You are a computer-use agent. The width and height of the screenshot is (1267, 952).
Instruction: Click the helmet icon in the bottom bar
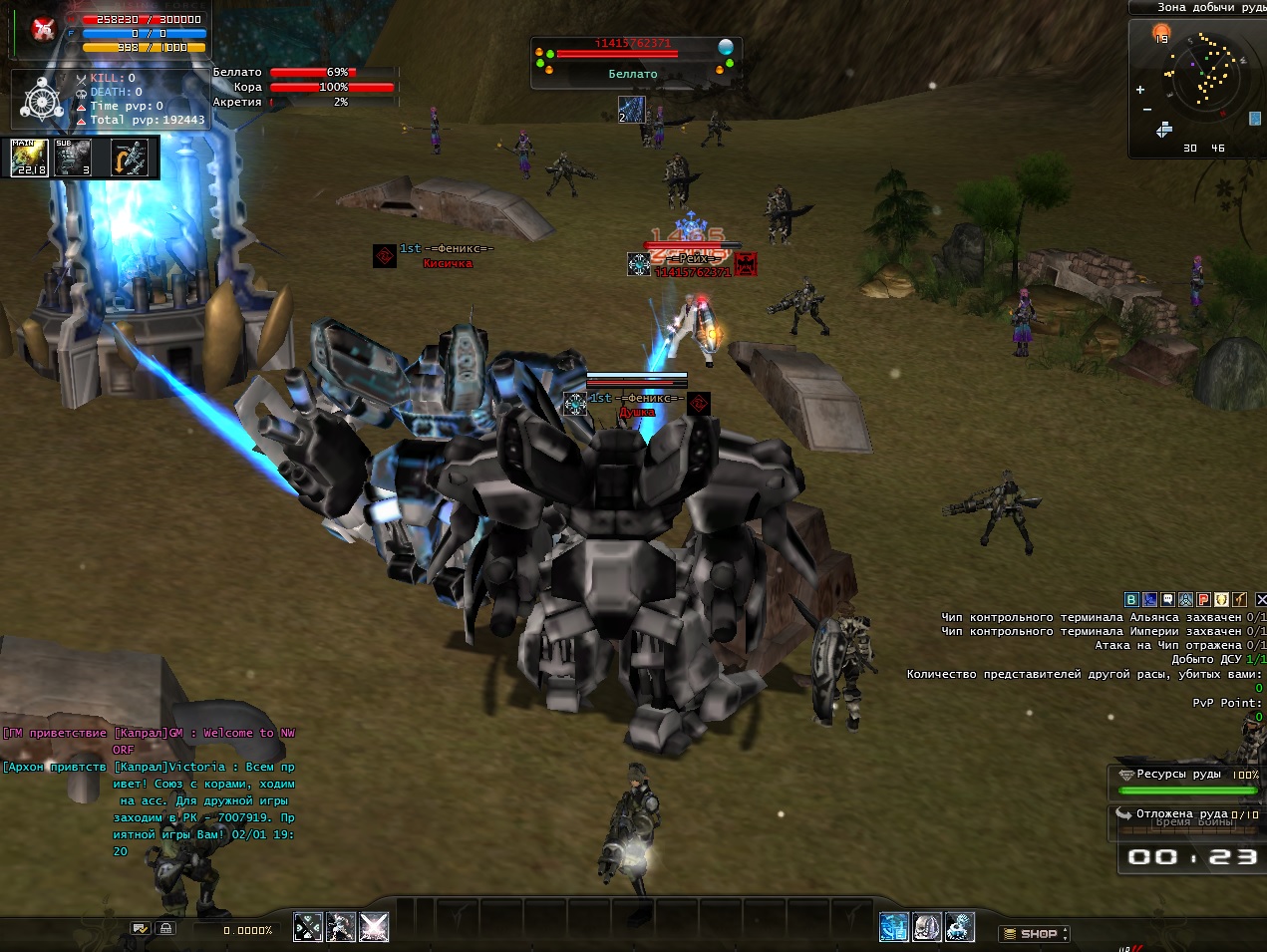tap(927, 927)
